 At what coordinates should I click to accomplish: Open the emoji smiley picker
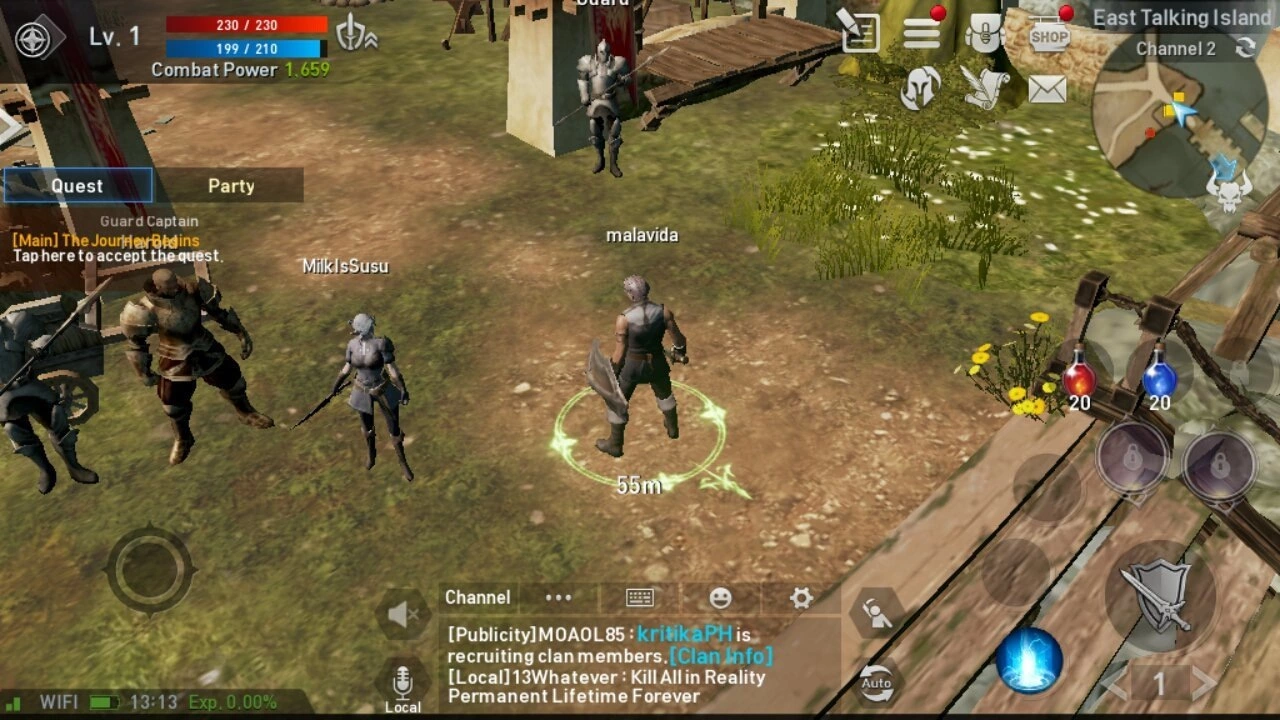[x=720, y=598]
